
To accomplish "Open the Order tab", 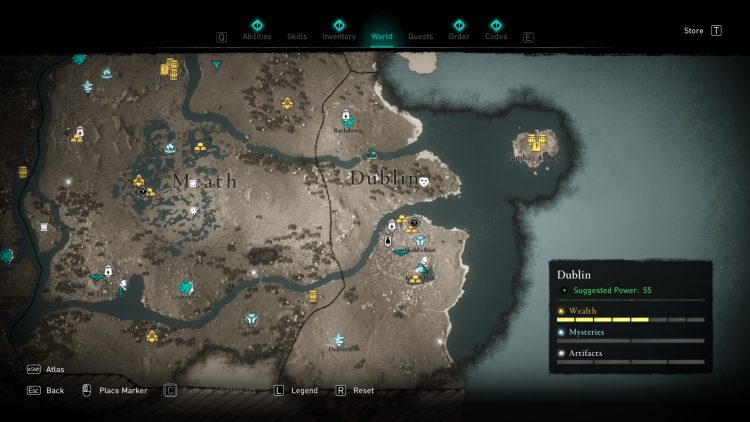I will pos(459,36).
